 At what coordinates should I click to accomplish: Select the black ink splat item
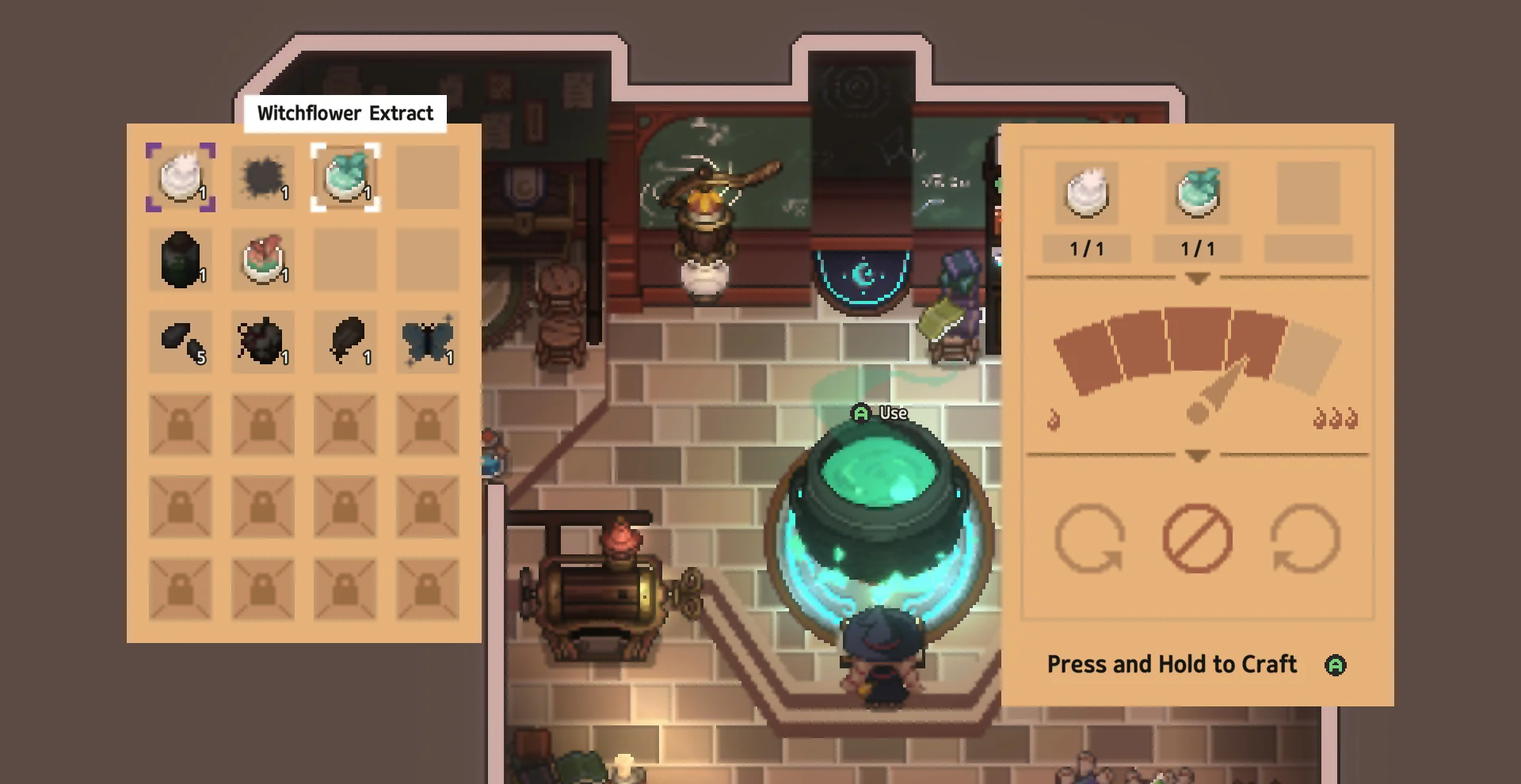[263, 177]
